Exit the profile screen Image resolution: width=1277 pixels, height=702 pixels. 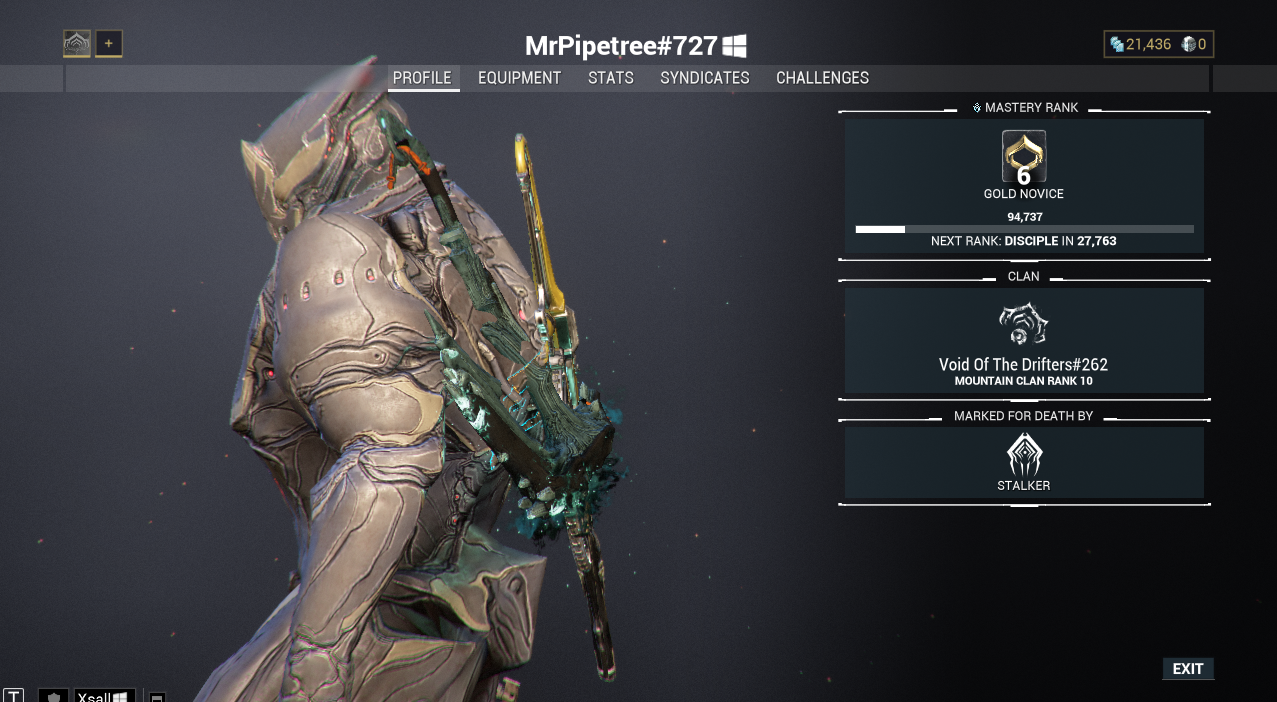[1187, 669]
